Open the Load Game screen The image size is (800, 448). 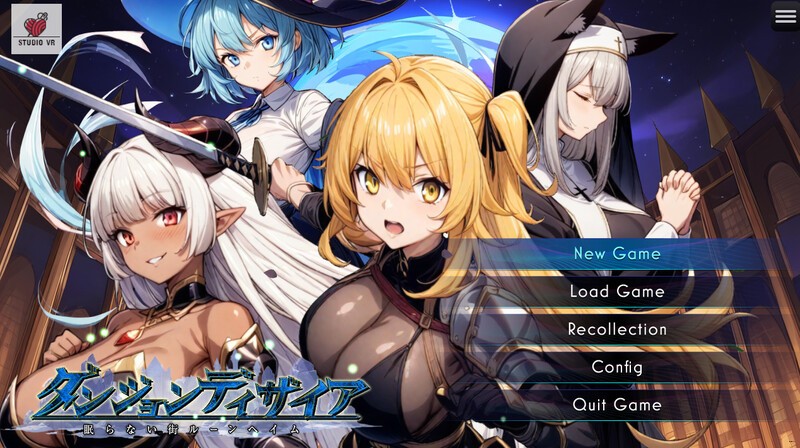click(617, 292)
